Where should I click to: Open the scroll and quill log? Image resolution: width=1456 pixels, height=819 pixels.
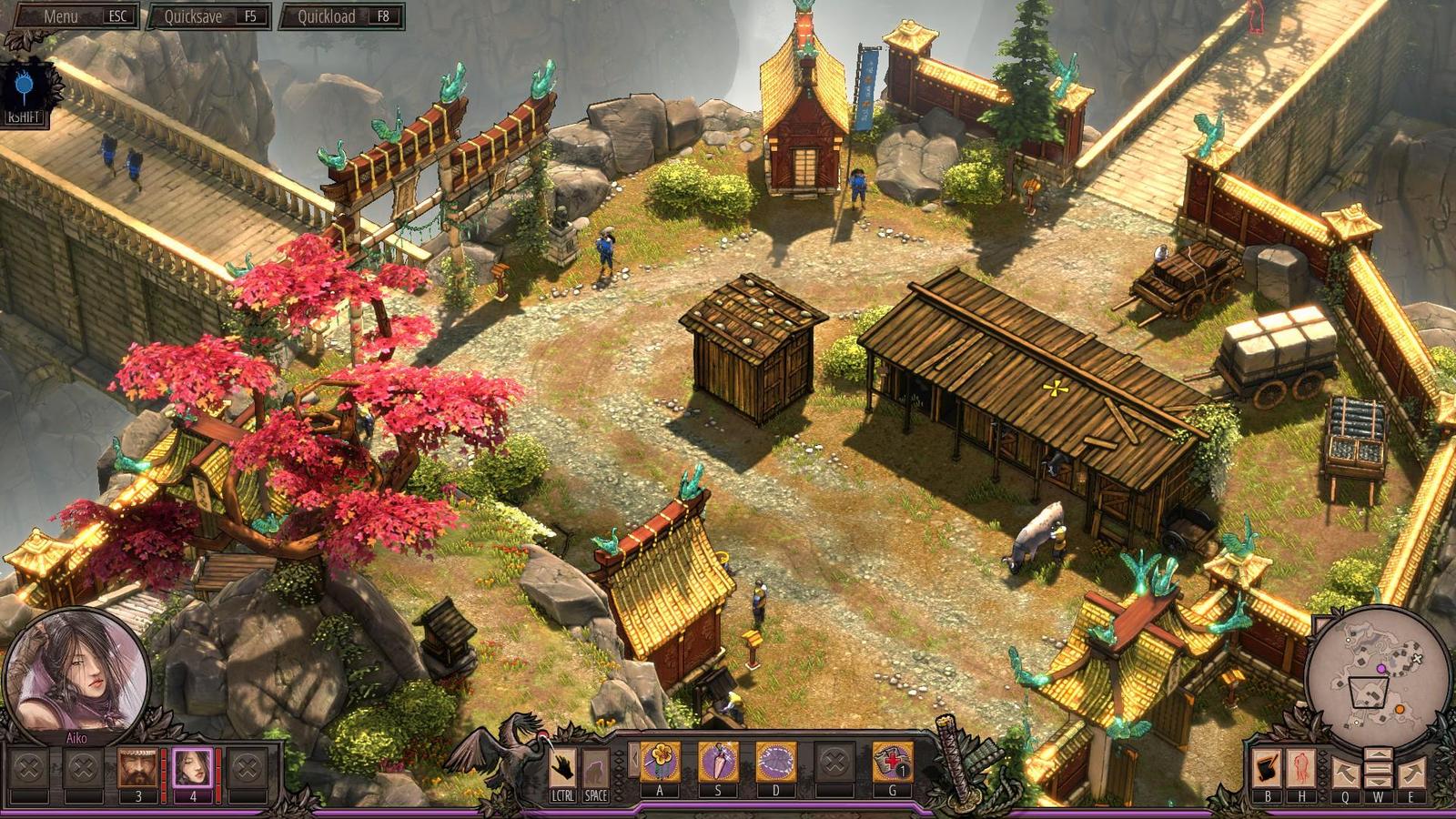1267,769
